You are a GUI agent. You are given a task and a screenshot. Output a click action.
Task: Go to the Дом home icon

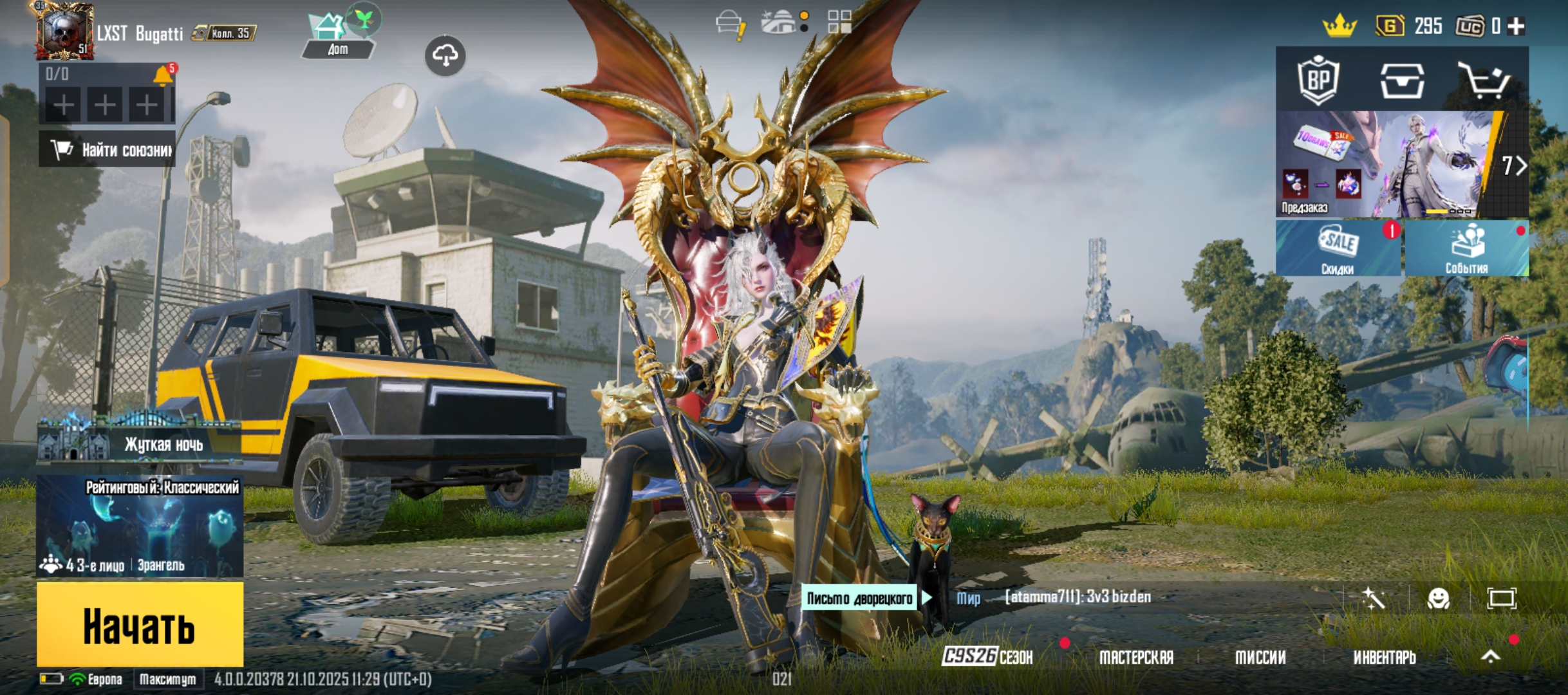tap(338, 35)
